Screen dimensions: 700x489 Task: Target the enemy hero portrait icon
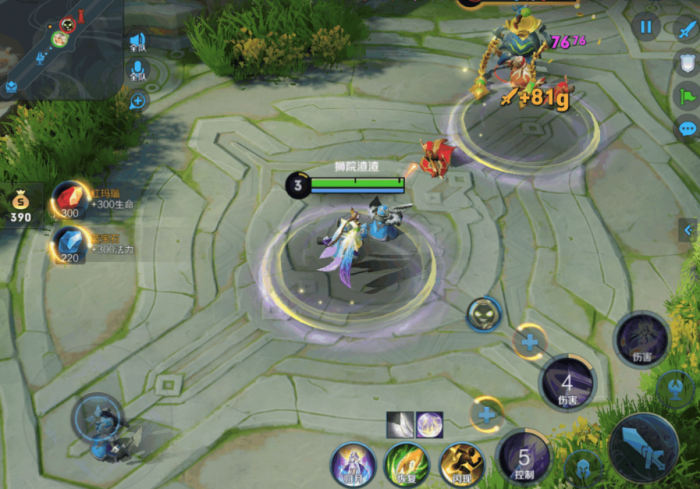click(484, 314)
